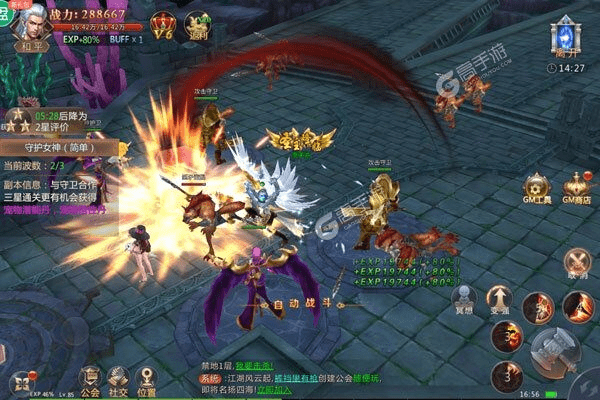Open the blue flame icon above the timer

[x=566, y=37]
